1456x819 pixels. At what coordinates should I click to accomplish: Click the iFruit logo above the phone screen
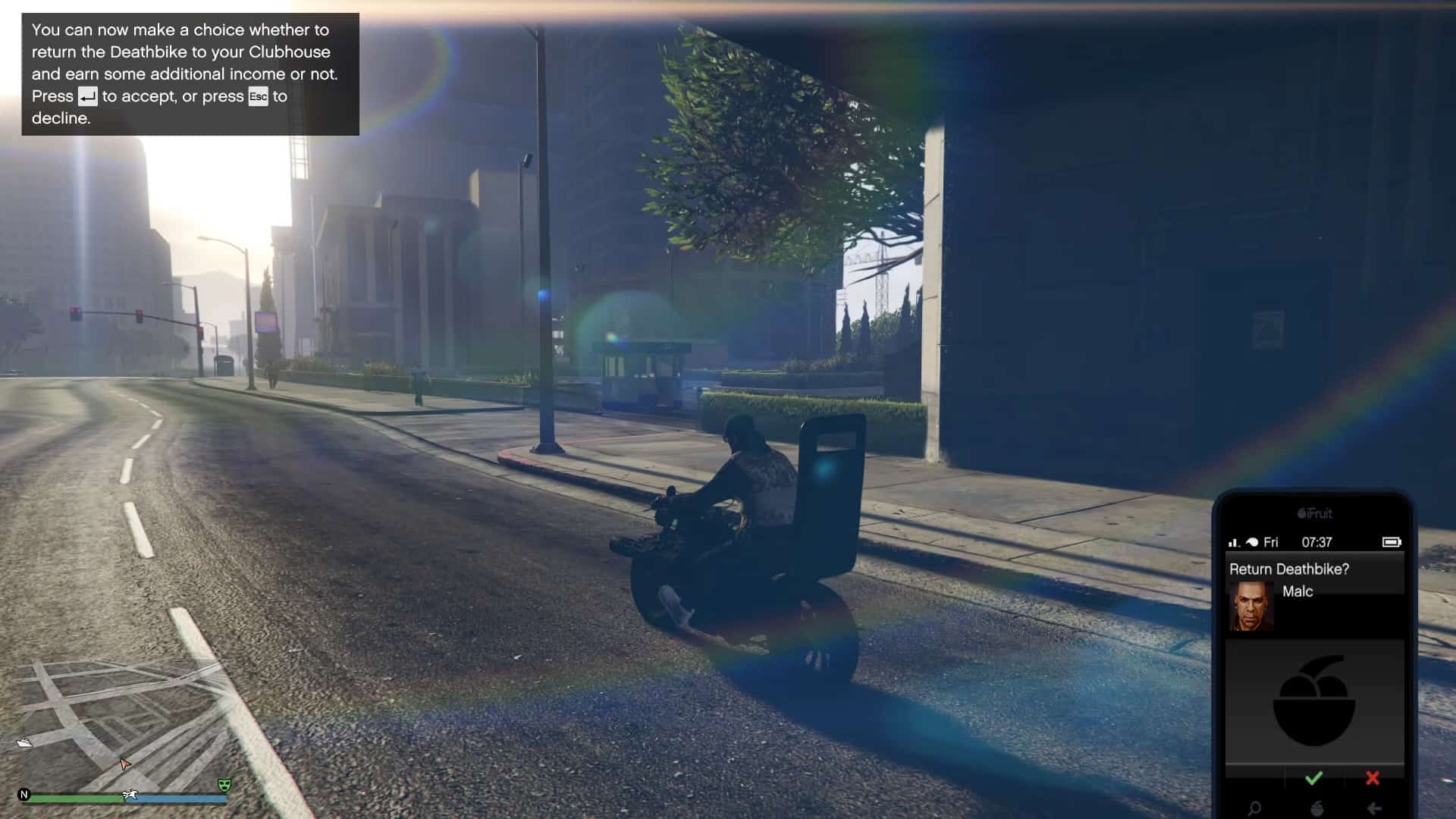coord(1315,513)
